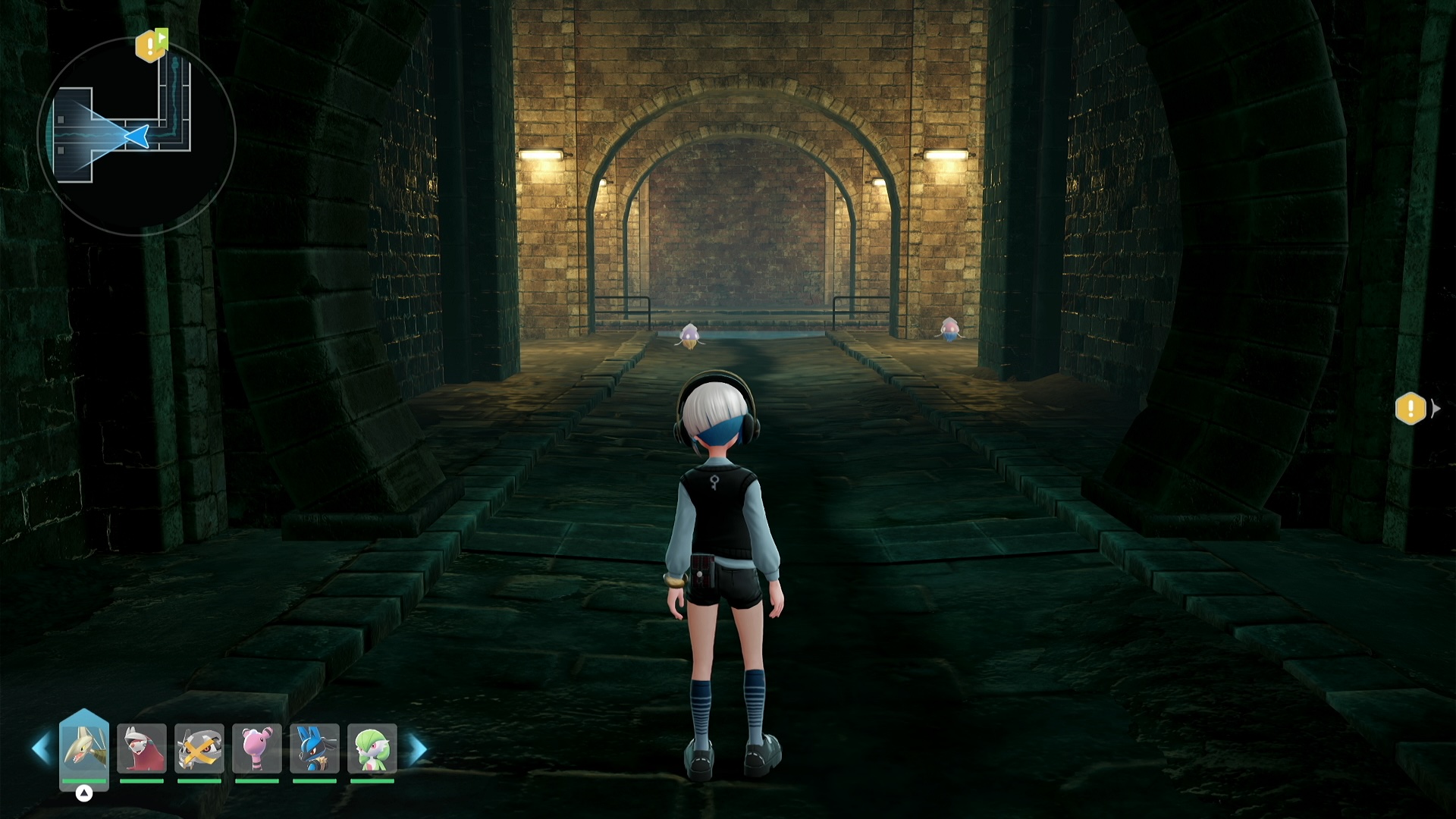Pick the pink Ampharos party slot
This screenshot has width=1456, height=819.
click(x=257, y=749)
